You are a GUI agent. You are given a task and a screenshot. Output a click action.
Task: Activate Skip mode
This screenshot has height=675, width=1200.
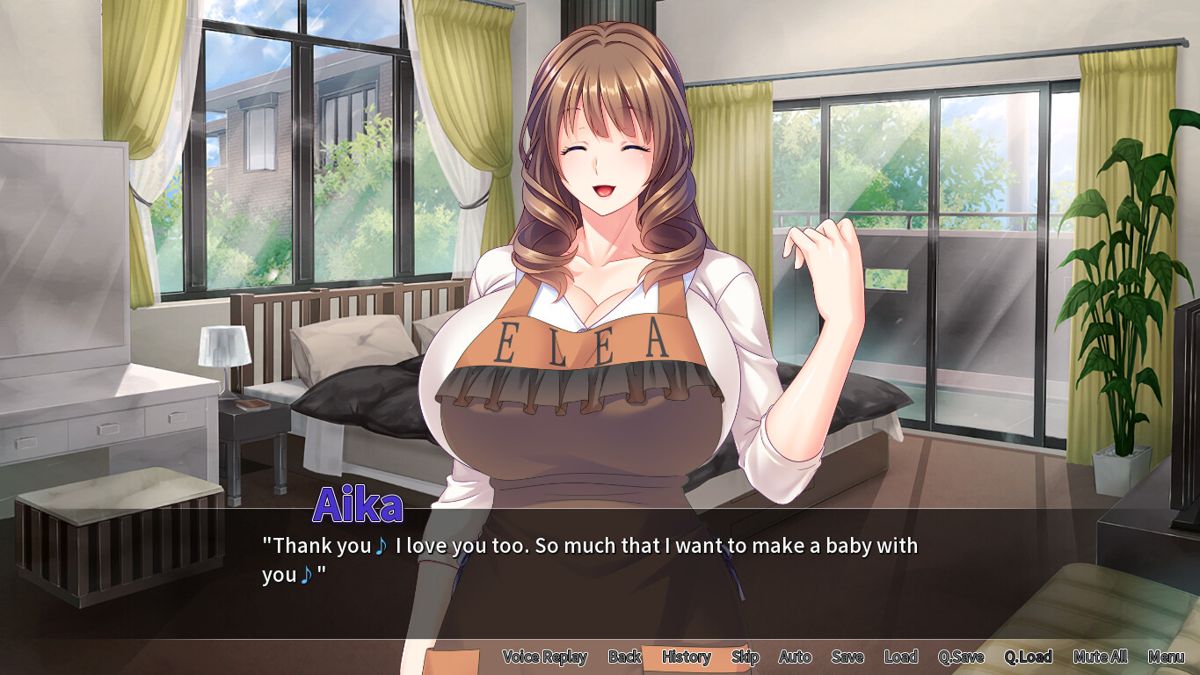click(745, 657)
